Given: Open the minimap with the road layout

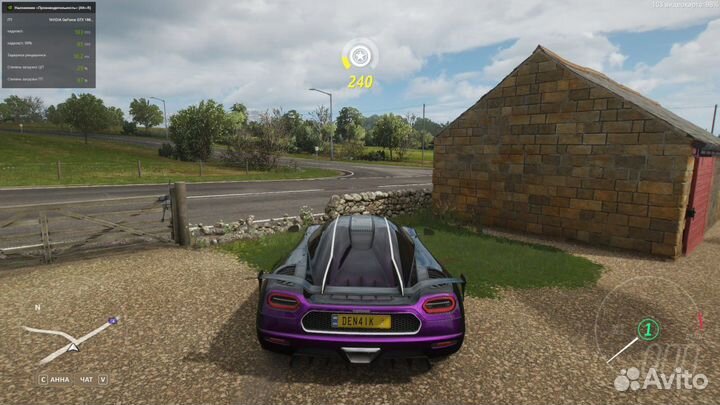Looking at the screenshot, I should click(70, 338).
